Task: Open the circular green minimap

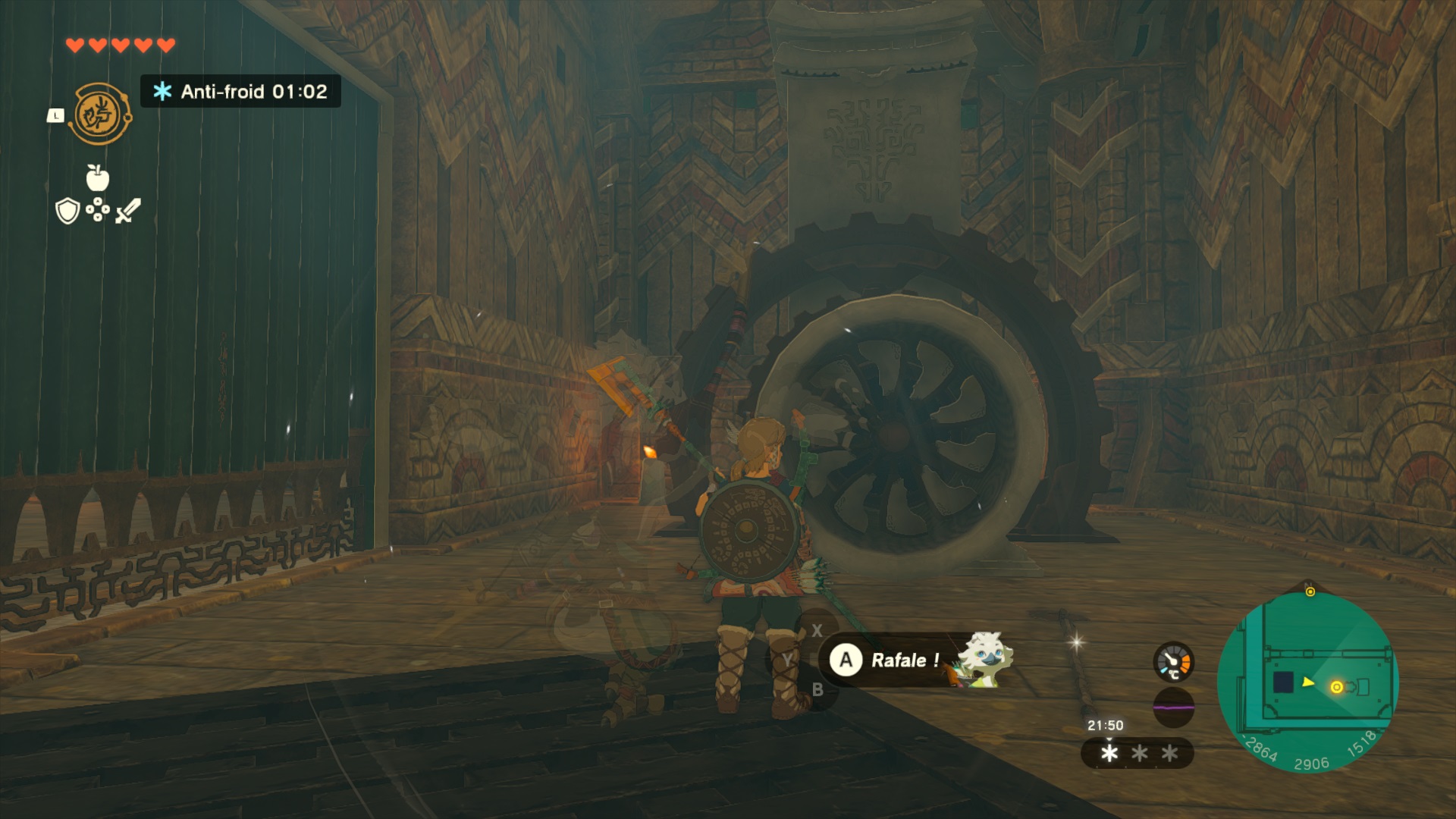Action: click(1308, 682)
